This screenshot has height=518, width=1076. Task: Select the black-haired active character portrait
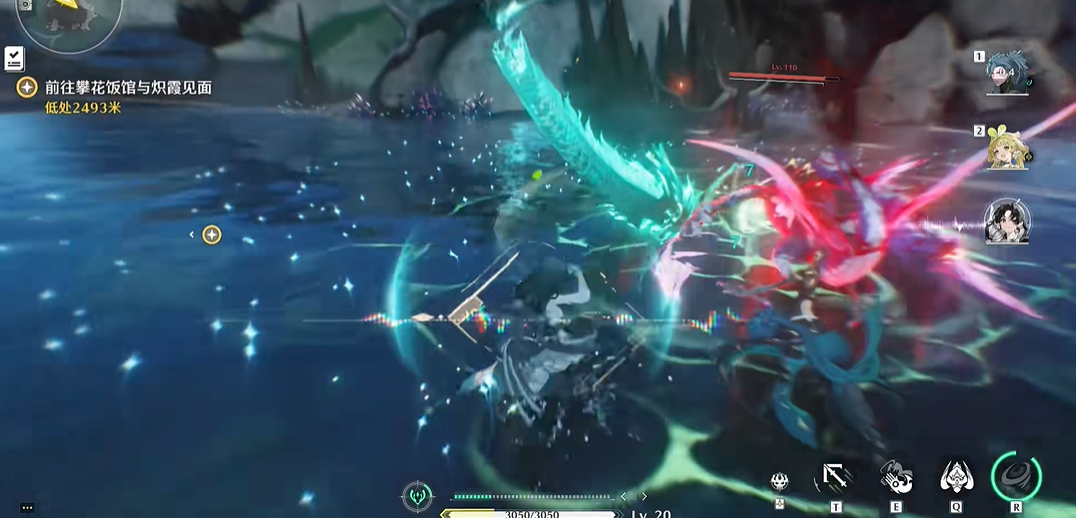pos(1007,222)
